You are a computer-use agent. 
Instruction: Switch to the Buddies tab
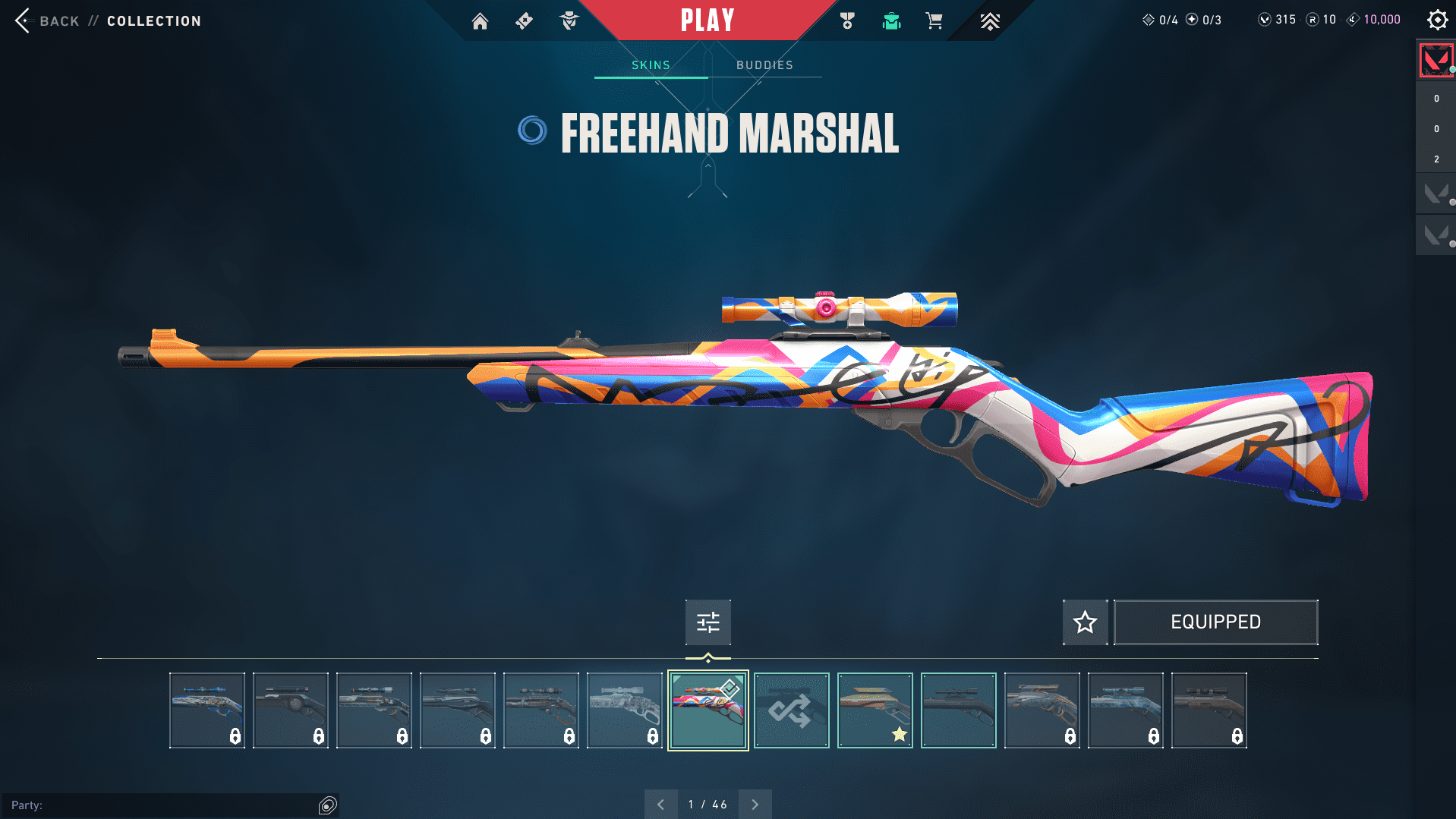click(x=764, y=65)
